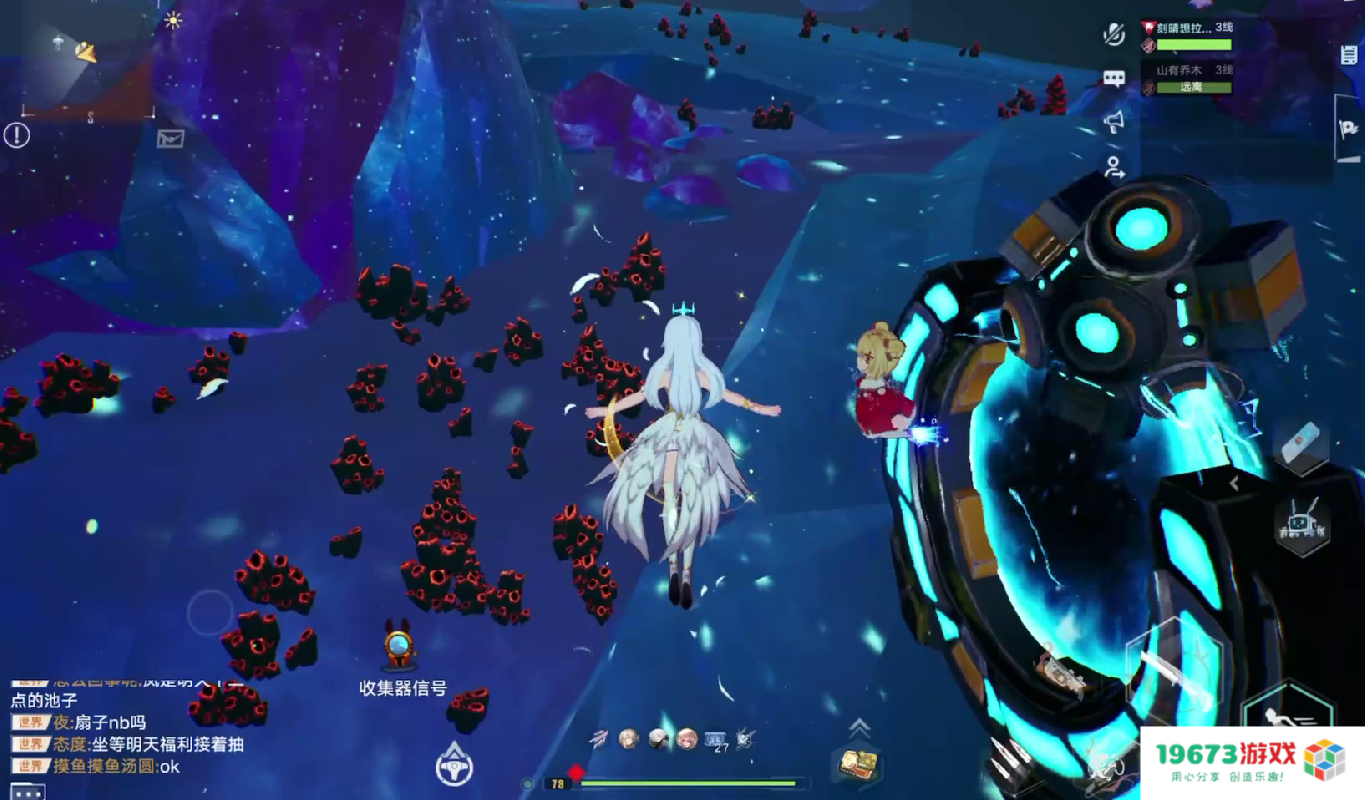Screen dimensions: 1365x800
Task: Open the mail envelope icon
Action: click(x=171, y=139)
